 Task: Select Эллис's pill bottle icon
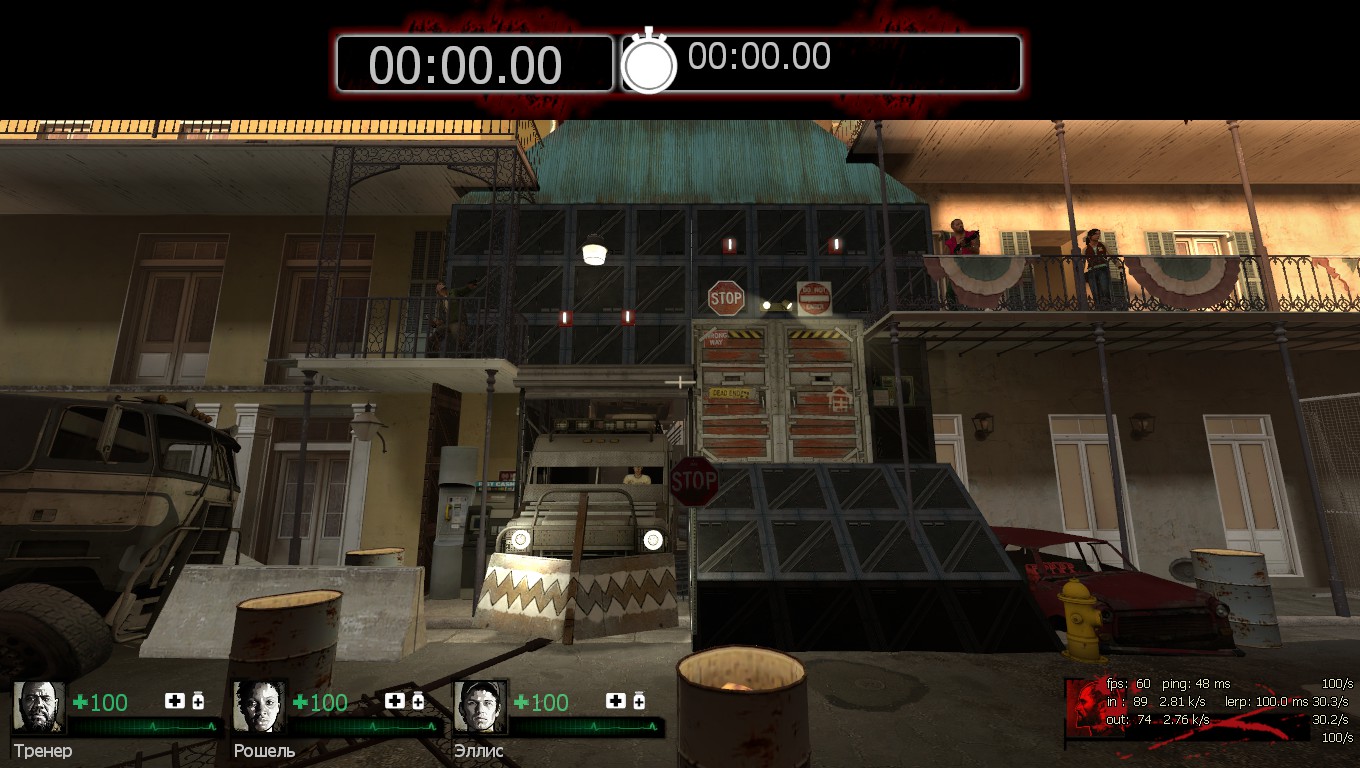click(638, 701)
